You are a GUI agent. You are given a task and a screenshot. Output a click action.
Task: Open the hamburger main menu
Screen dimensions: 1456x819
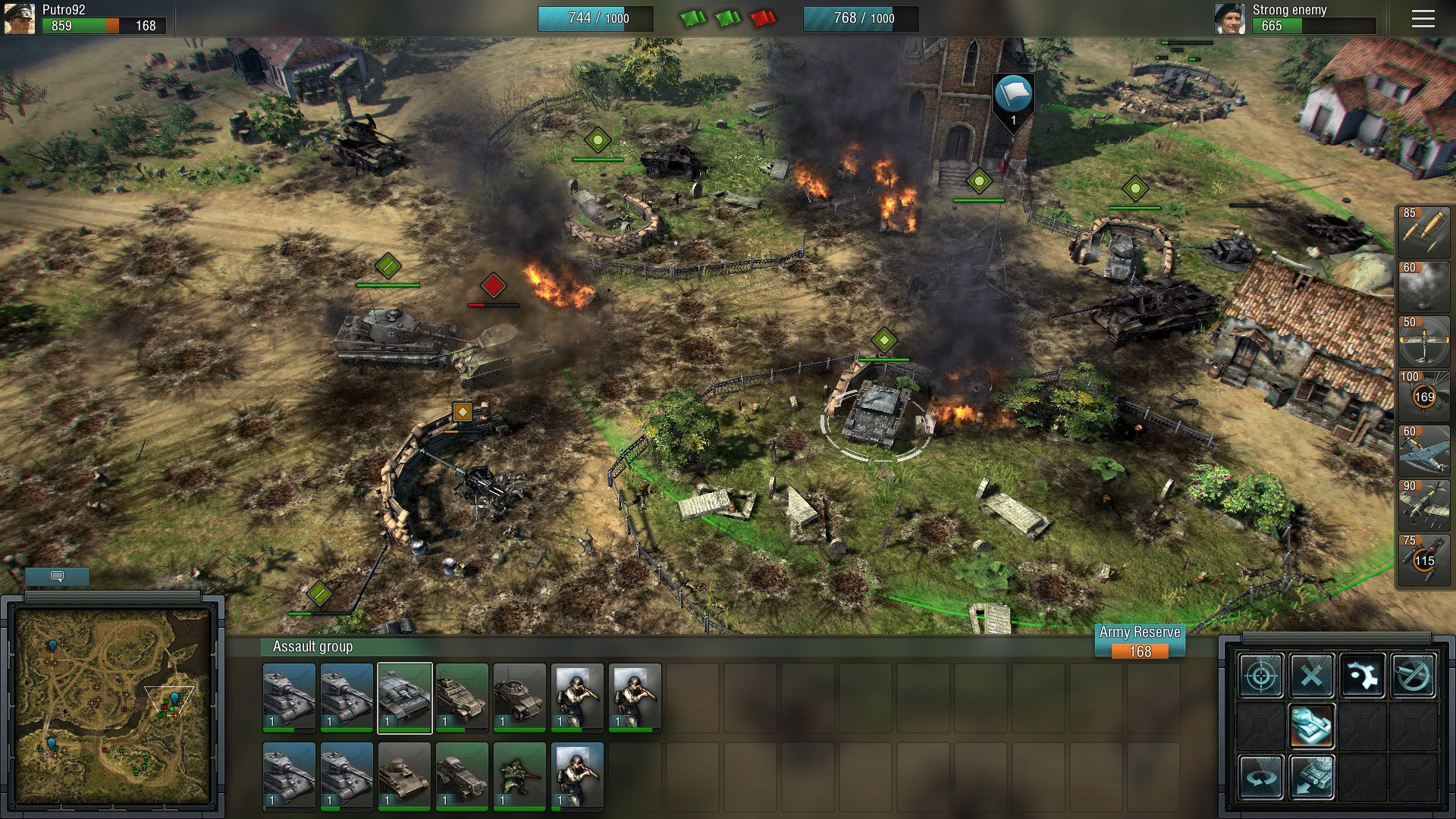point(1423,19)
